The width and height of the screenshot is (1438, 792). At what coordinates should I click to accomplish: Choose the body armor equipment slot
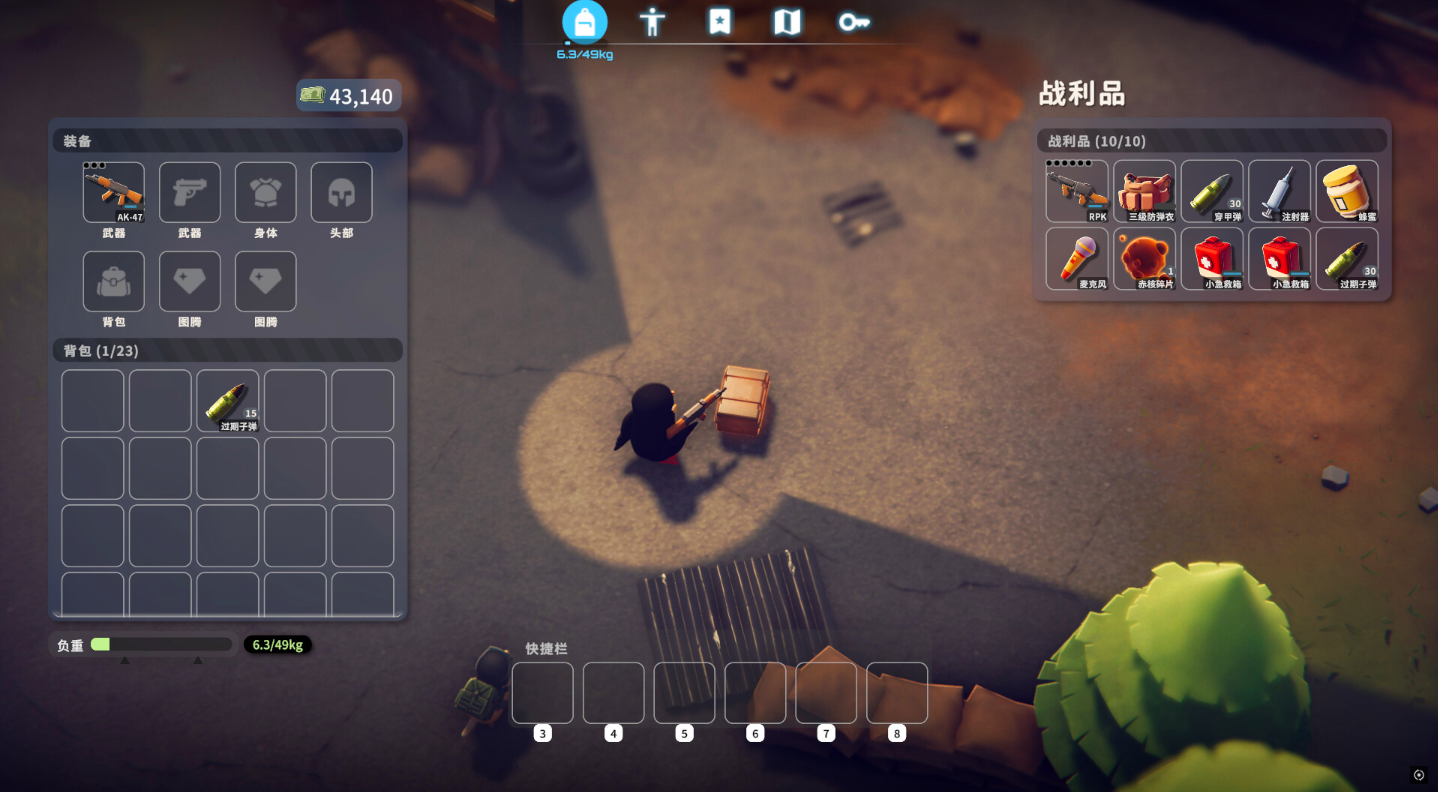pyautogui.click(x=266, y=192)
